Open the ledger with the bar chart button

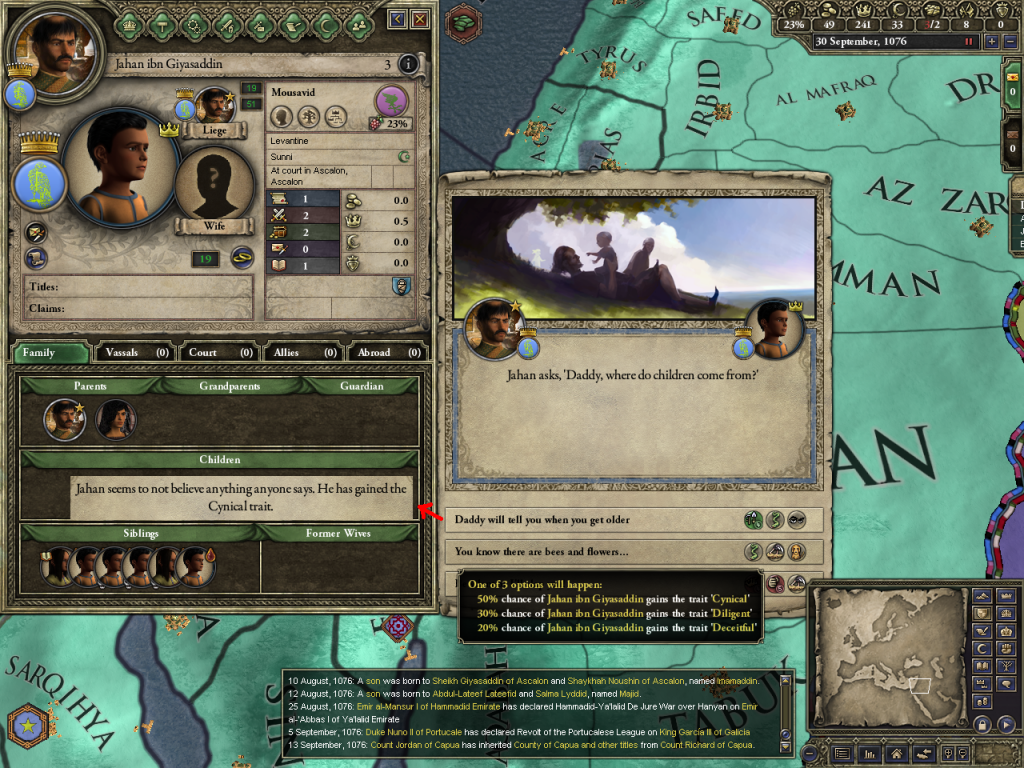click(868, 753)
